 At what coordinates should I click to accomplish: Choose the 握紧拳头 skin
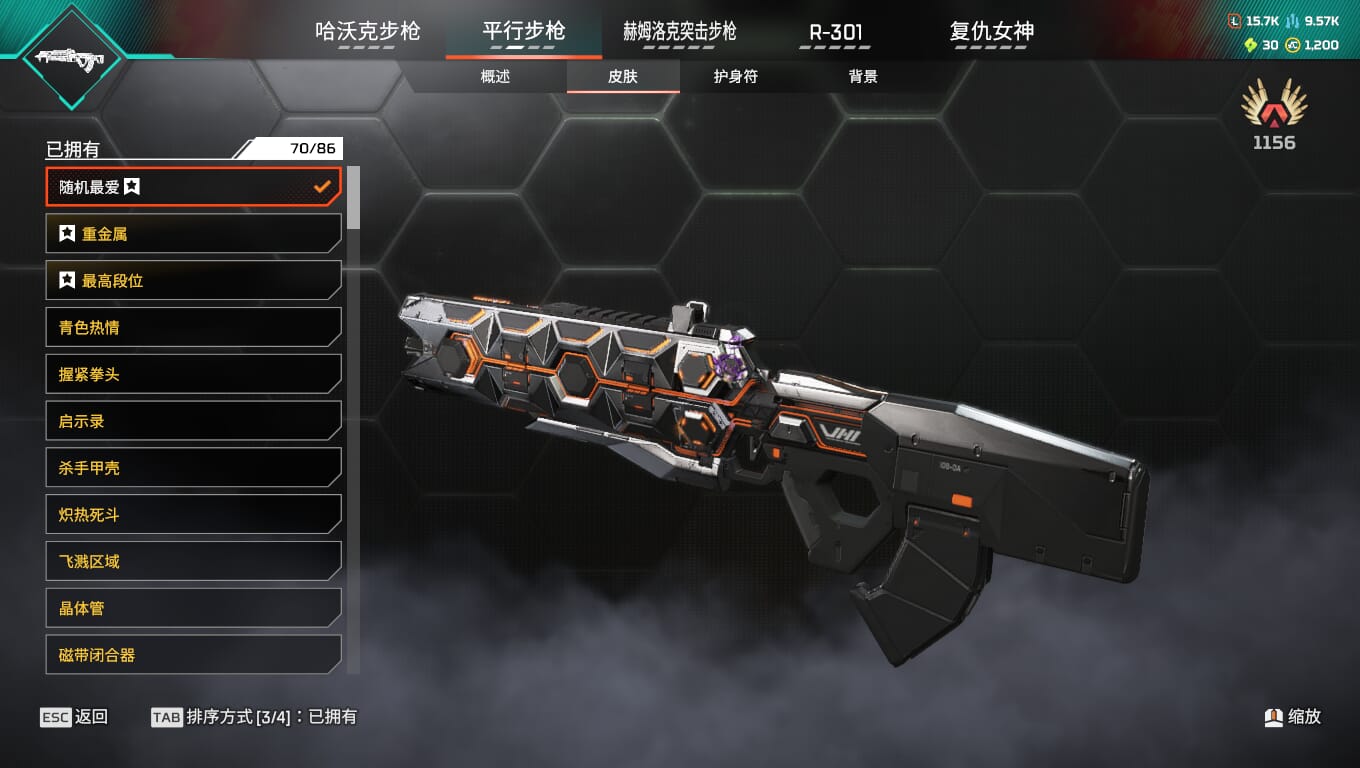(x=193, y=374)
